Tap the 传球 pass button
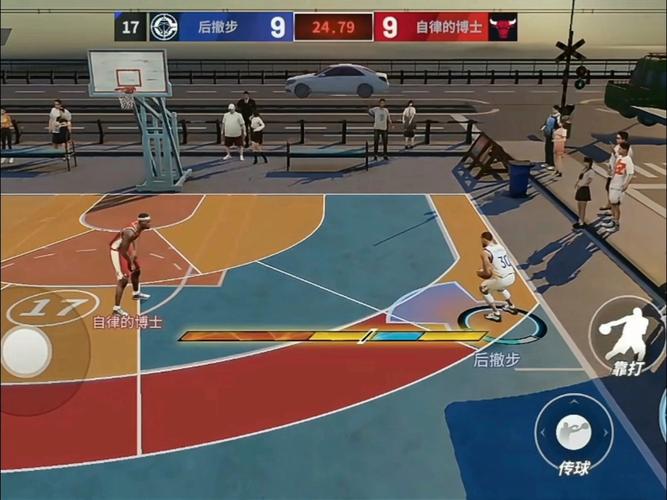This screenshot has height=500, width=667. pyautogui.click(x=574, y=434)
